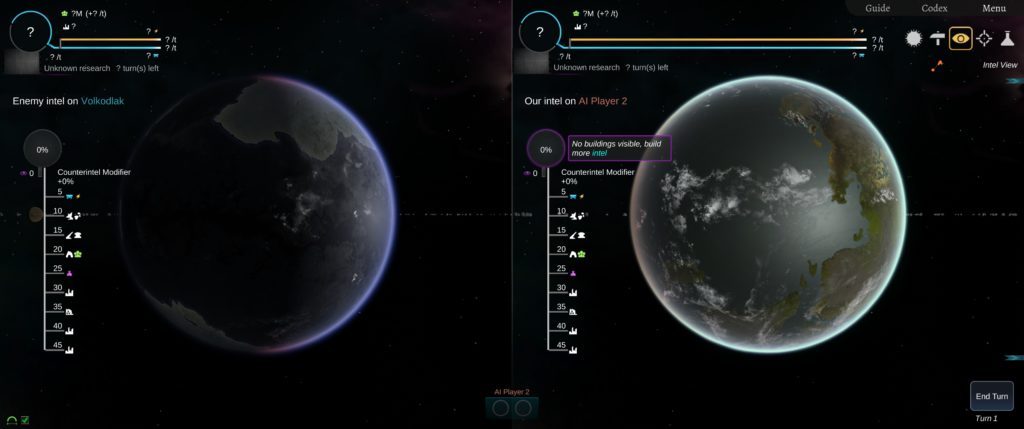
Task: Follow the cyan intel link in tooltip
Action: 599,153
